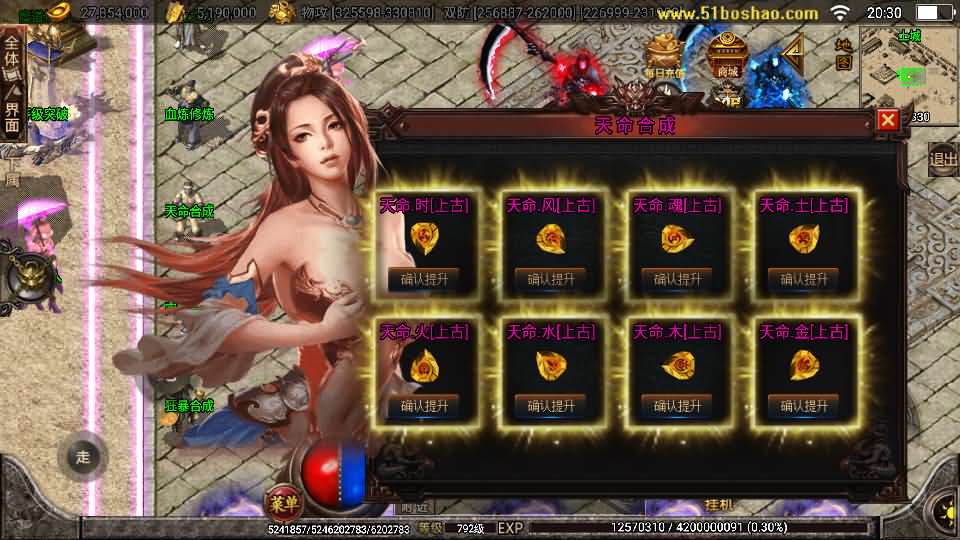Confirm upgrade for 天命.火[上古]
Image resolution: width=960 pixels, height=540 pixels.
click(x=423, y=405)
